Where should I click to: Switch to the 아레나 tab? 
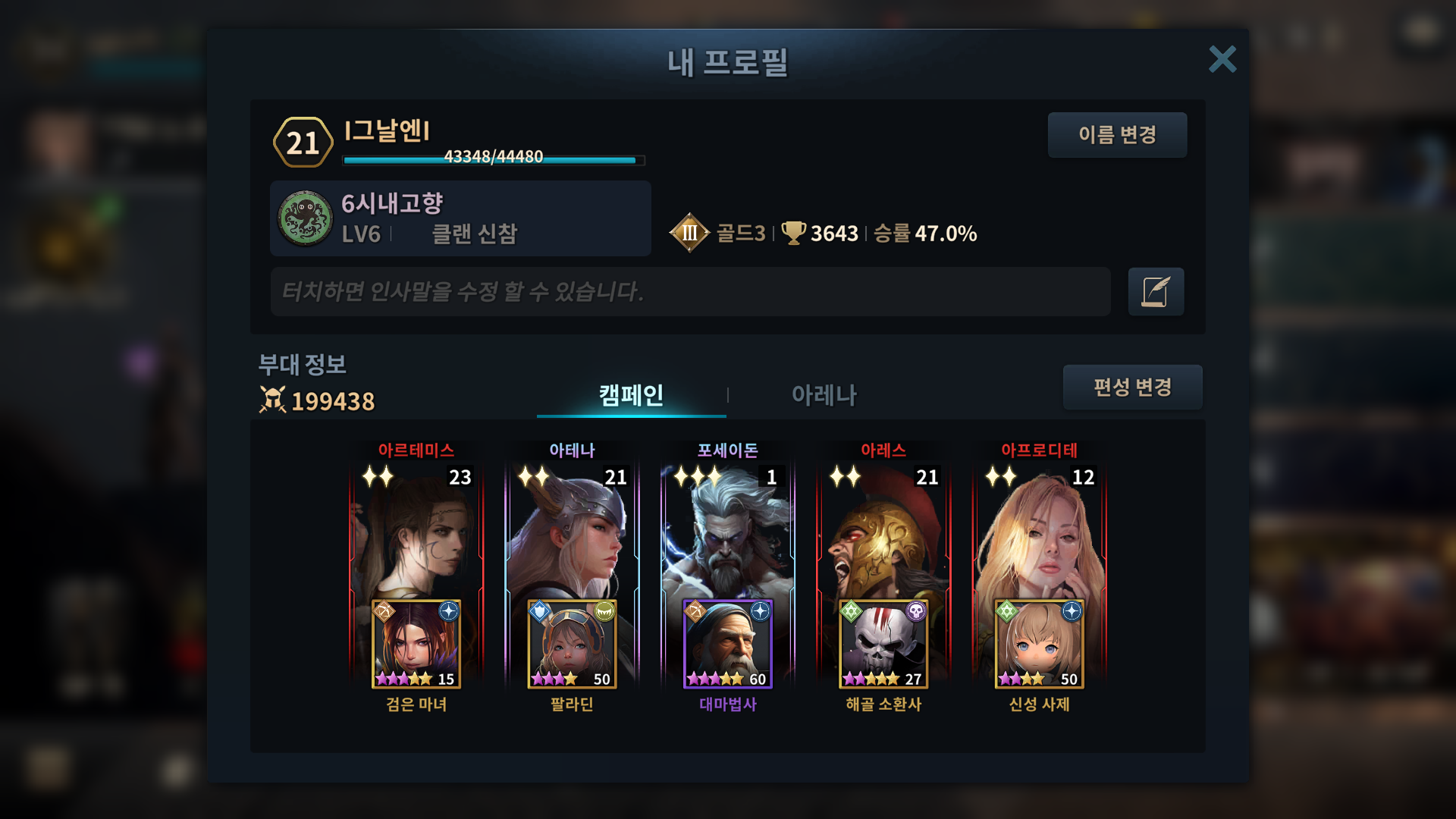(824, 394)
